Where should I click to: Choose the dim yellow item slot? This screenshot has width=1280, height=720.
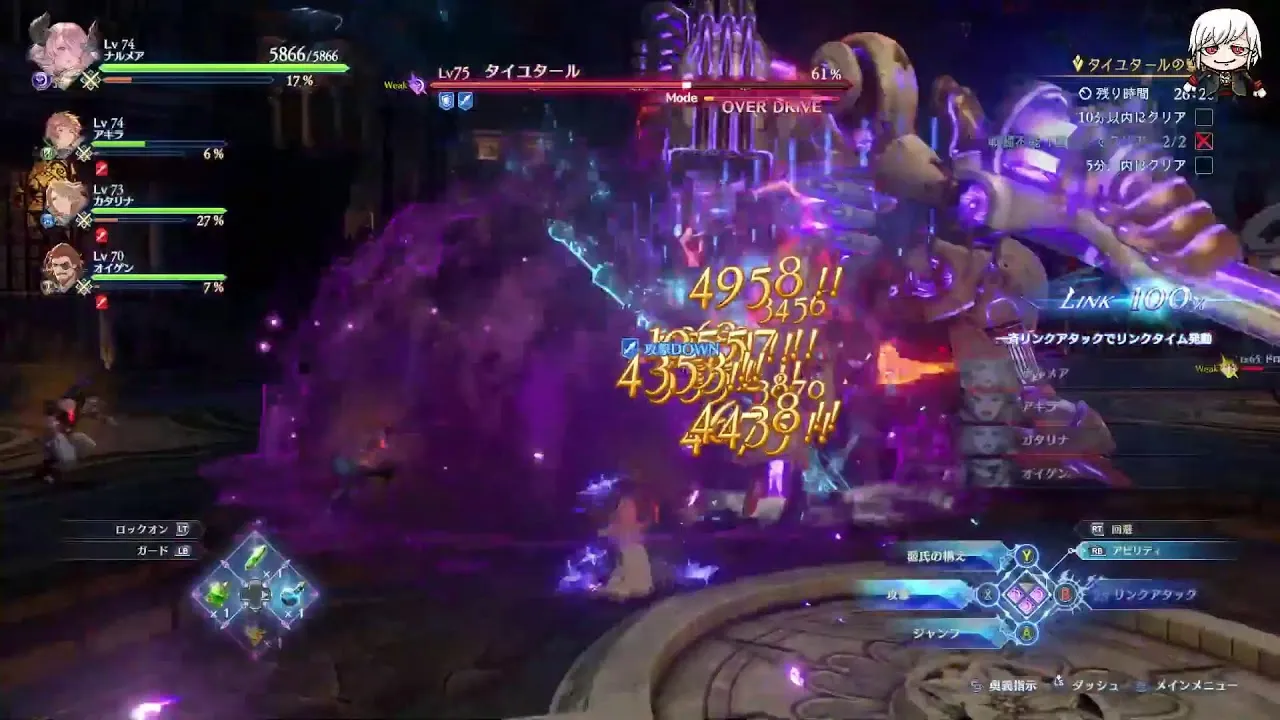point(256,632)
